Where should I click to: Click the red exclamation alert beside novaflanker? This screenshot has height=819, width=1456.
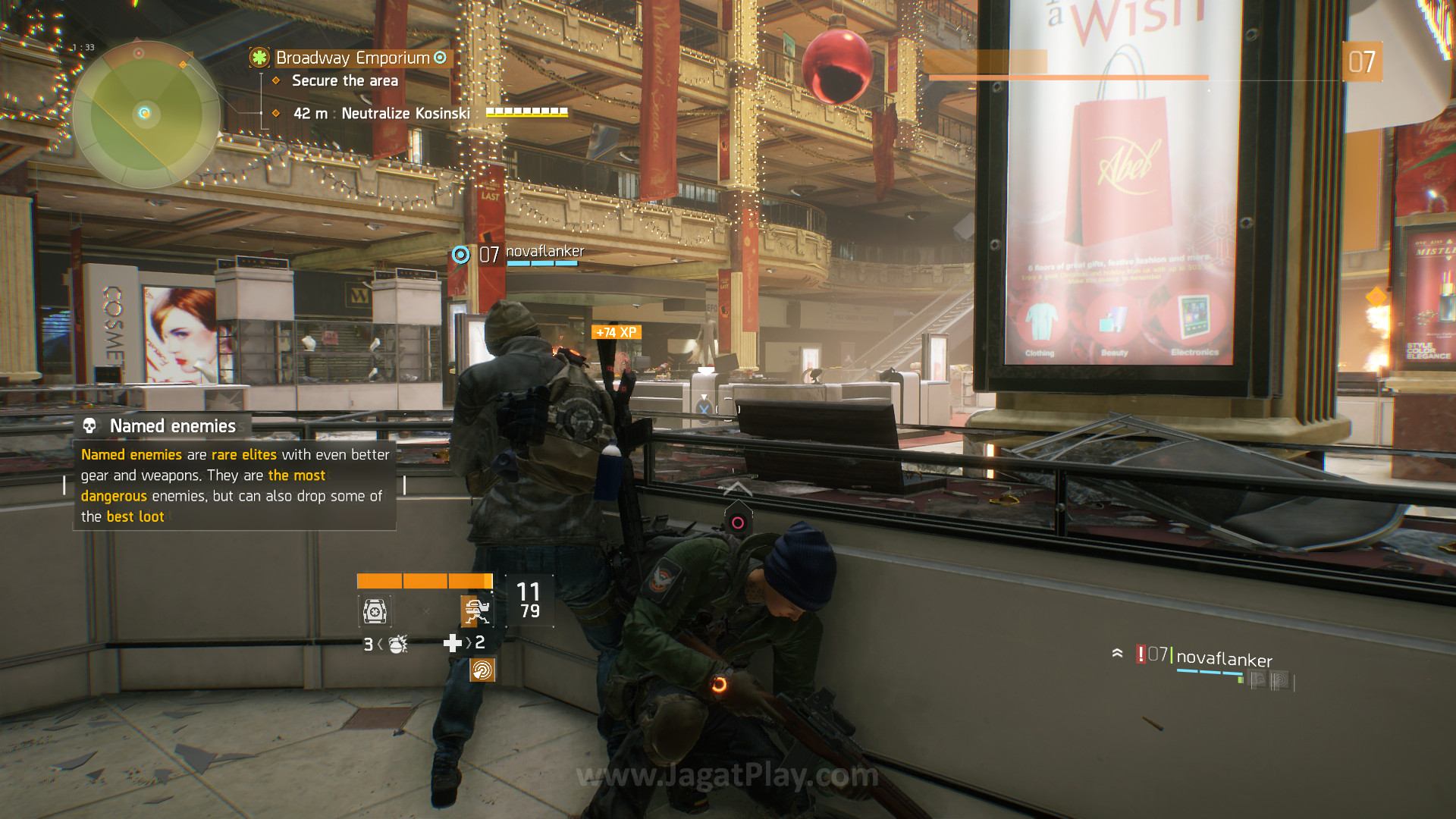pyautogui.click(x=1141, y=654)
